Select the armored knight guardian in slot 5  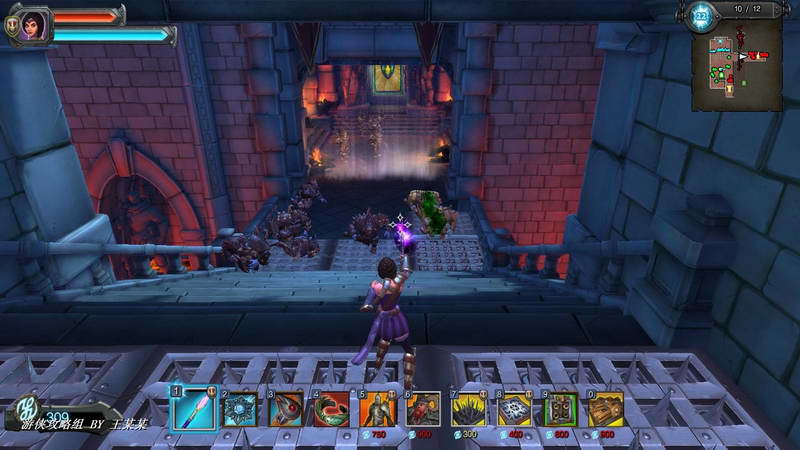(378, 408)
